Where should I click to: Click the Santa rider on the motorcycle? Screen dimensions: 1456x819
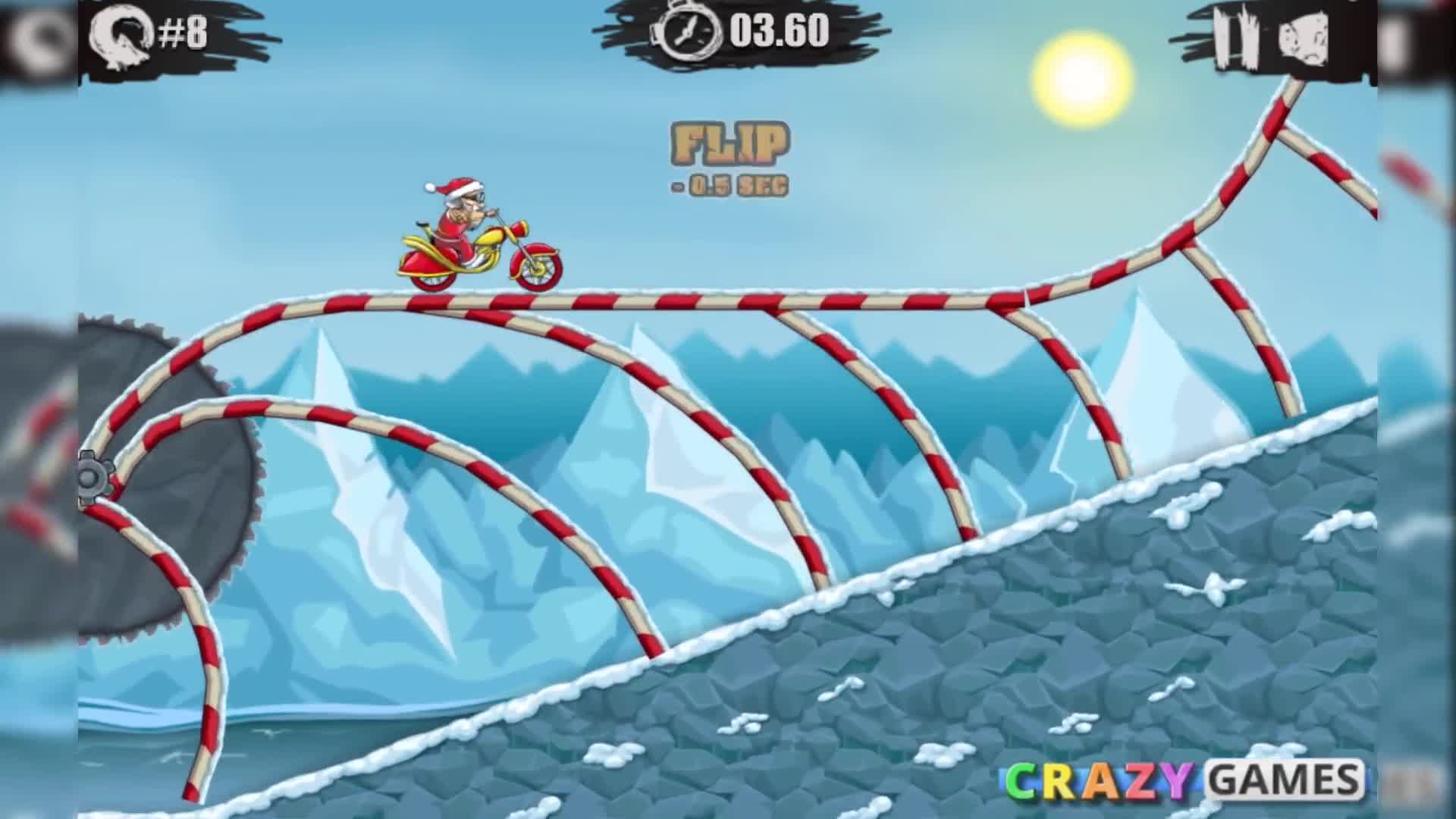click(459, 212)
